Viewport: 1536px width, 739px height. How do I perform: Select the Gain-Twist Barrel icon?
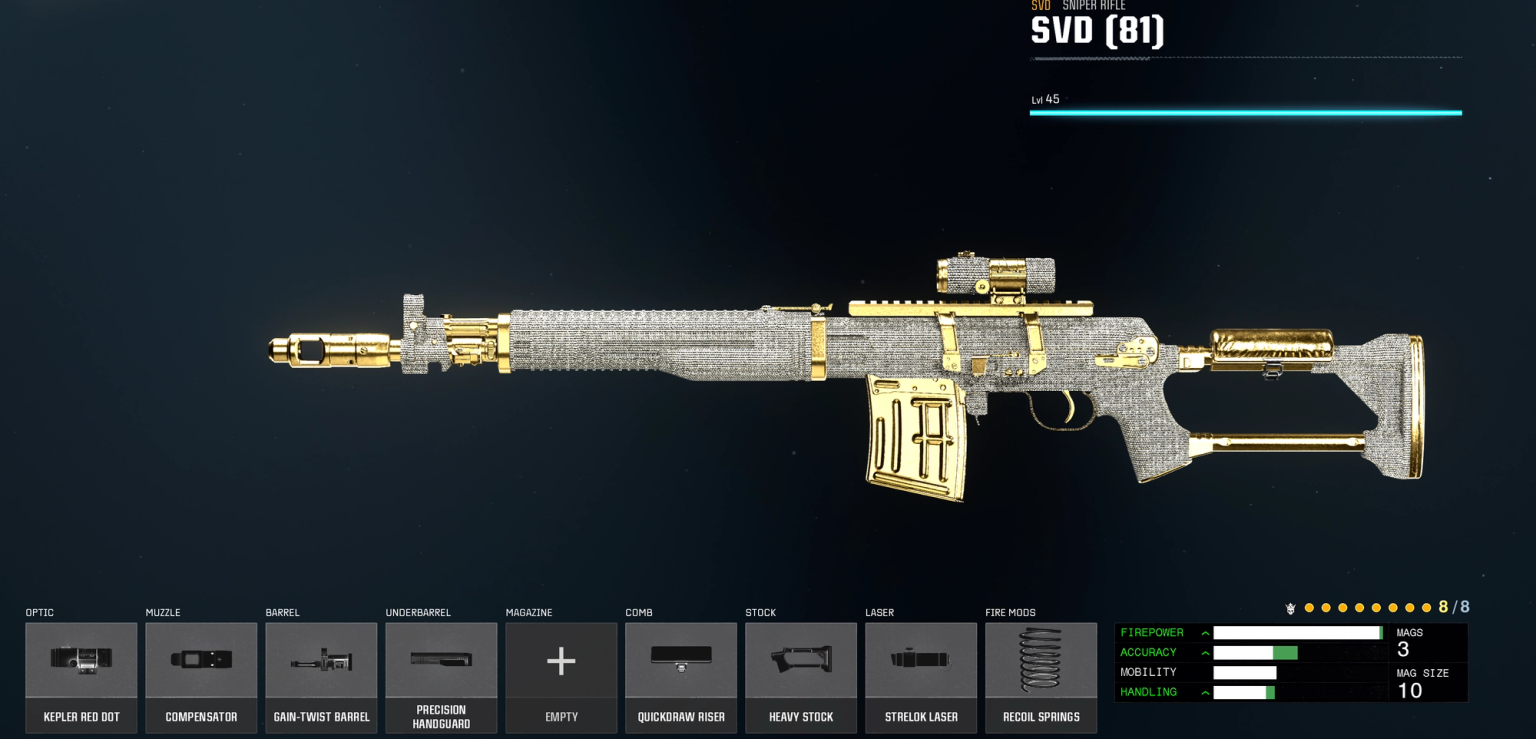321,661
